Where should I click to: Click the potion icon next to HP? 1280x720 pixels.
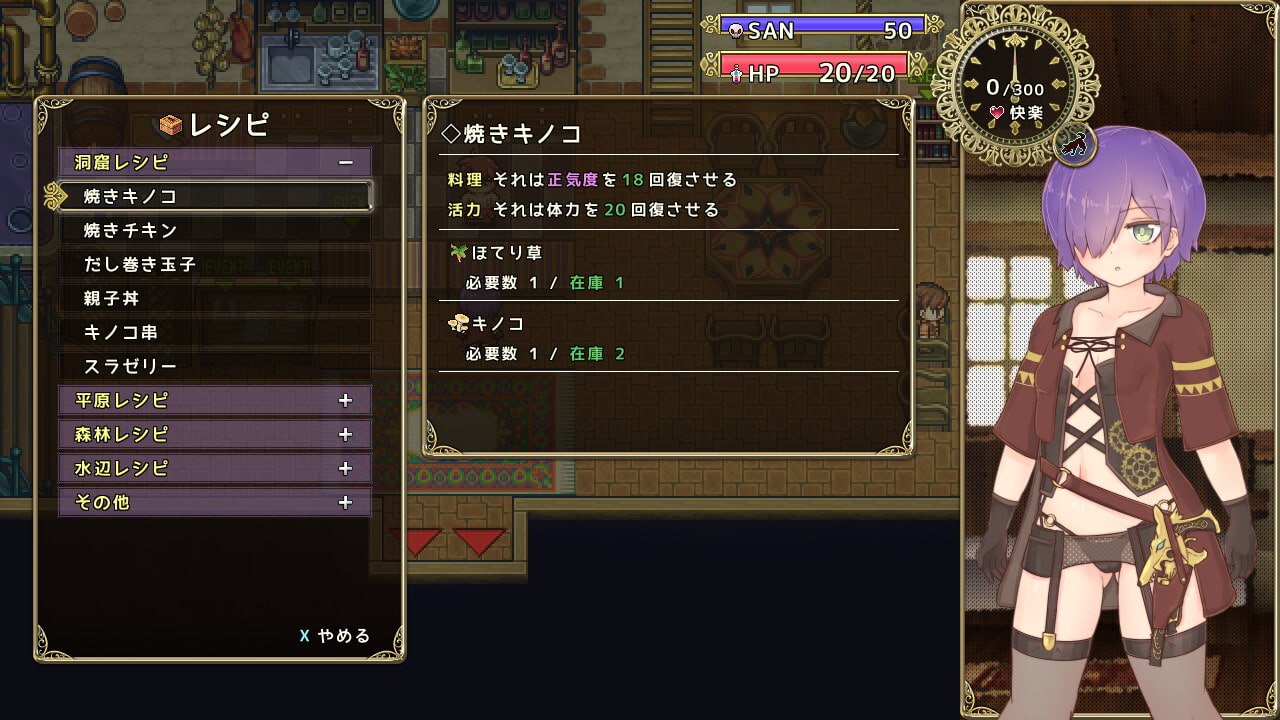click(x=735, y=72)
